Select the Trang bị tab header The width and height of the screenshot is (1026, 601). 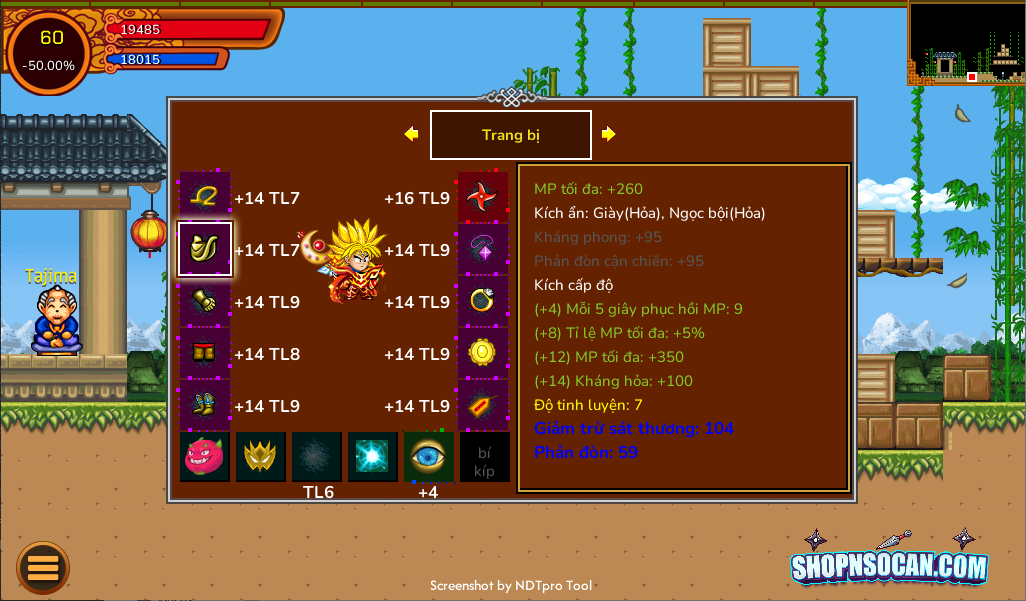[x=510, y=135]
